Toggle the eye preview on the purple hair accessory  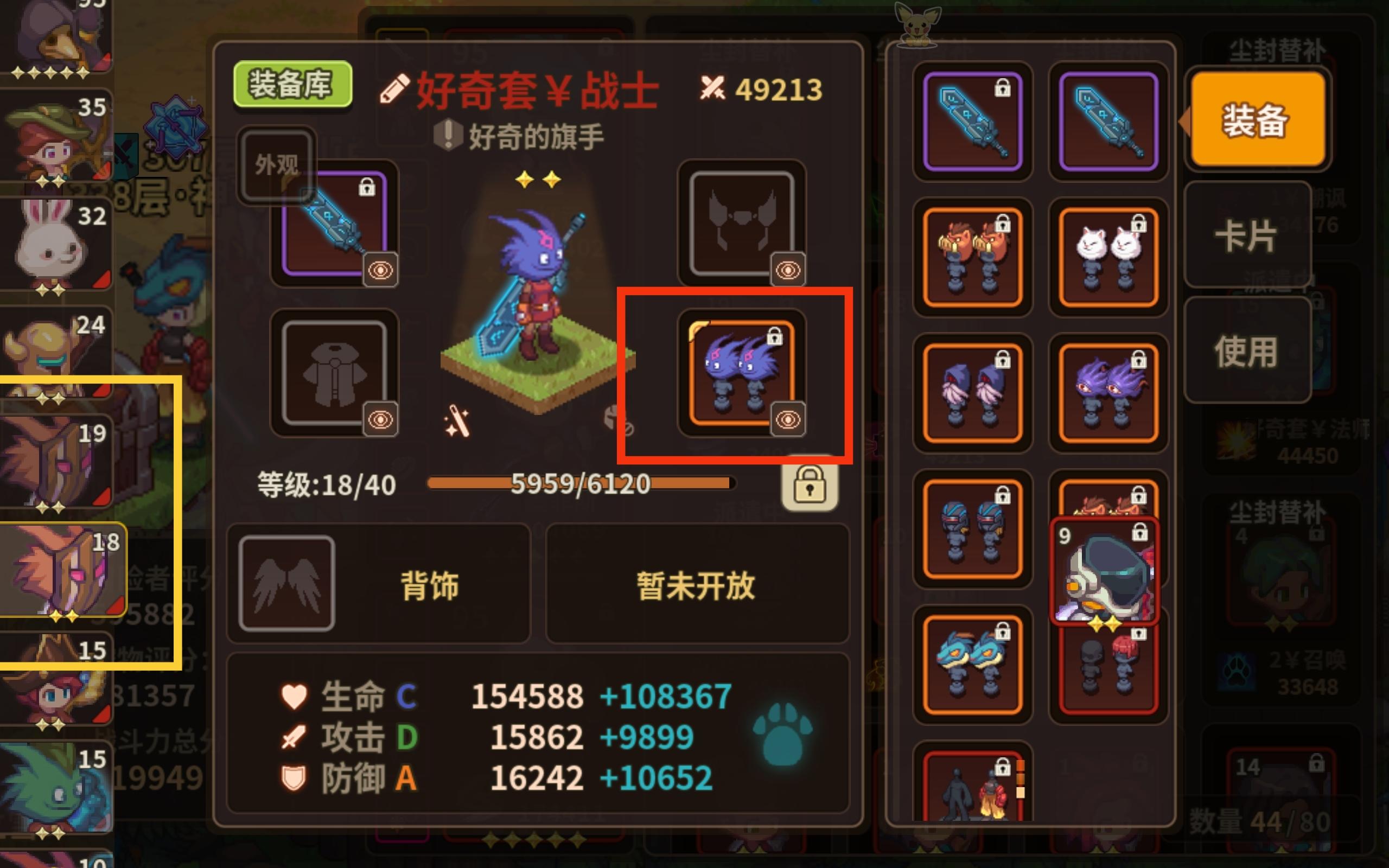(x=788, y=420)
